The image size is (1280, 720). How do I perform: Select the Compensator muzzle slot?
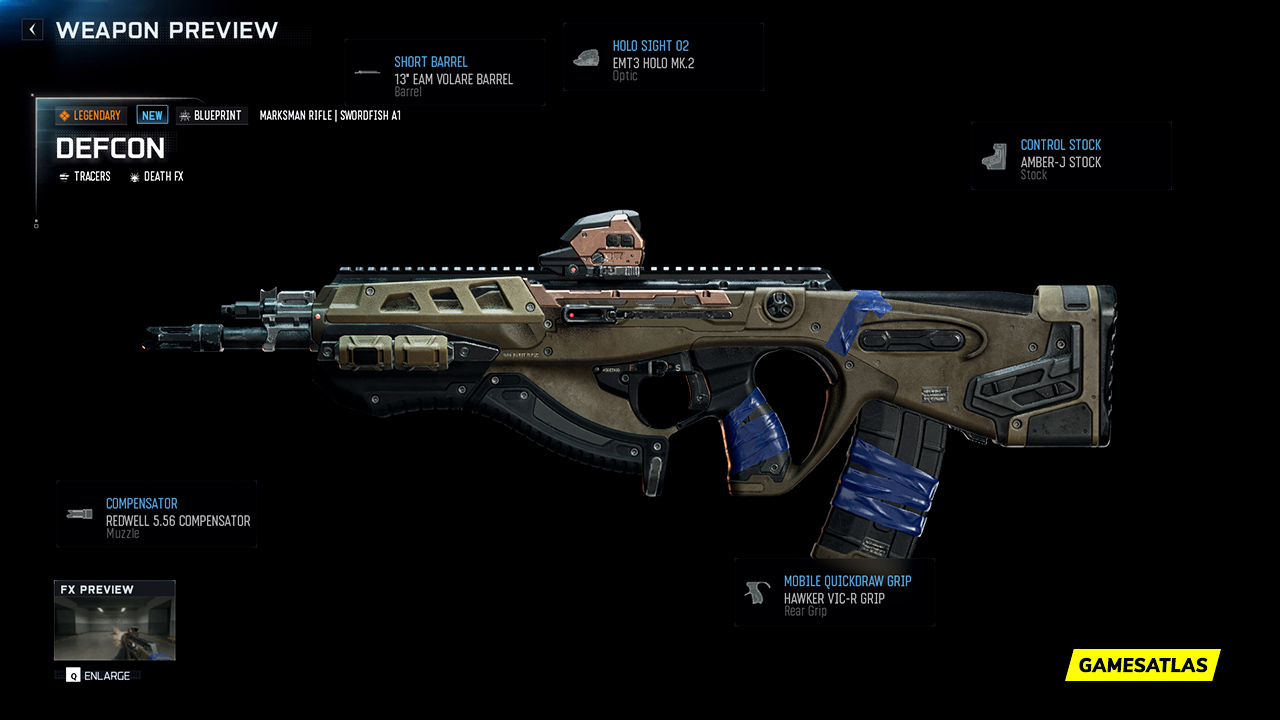(157, 515)
